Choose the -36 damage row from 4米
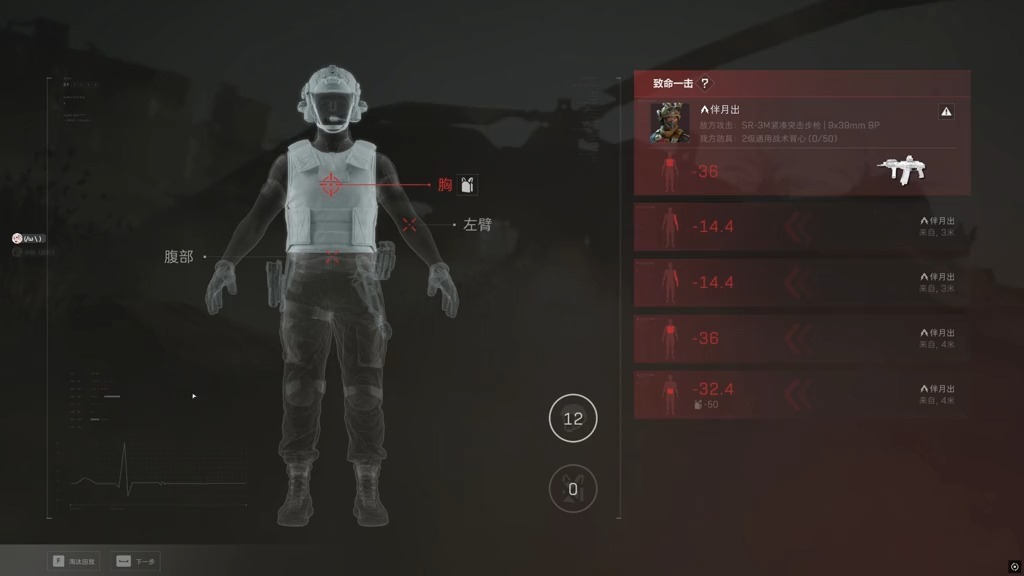 (x=801, y=339)
